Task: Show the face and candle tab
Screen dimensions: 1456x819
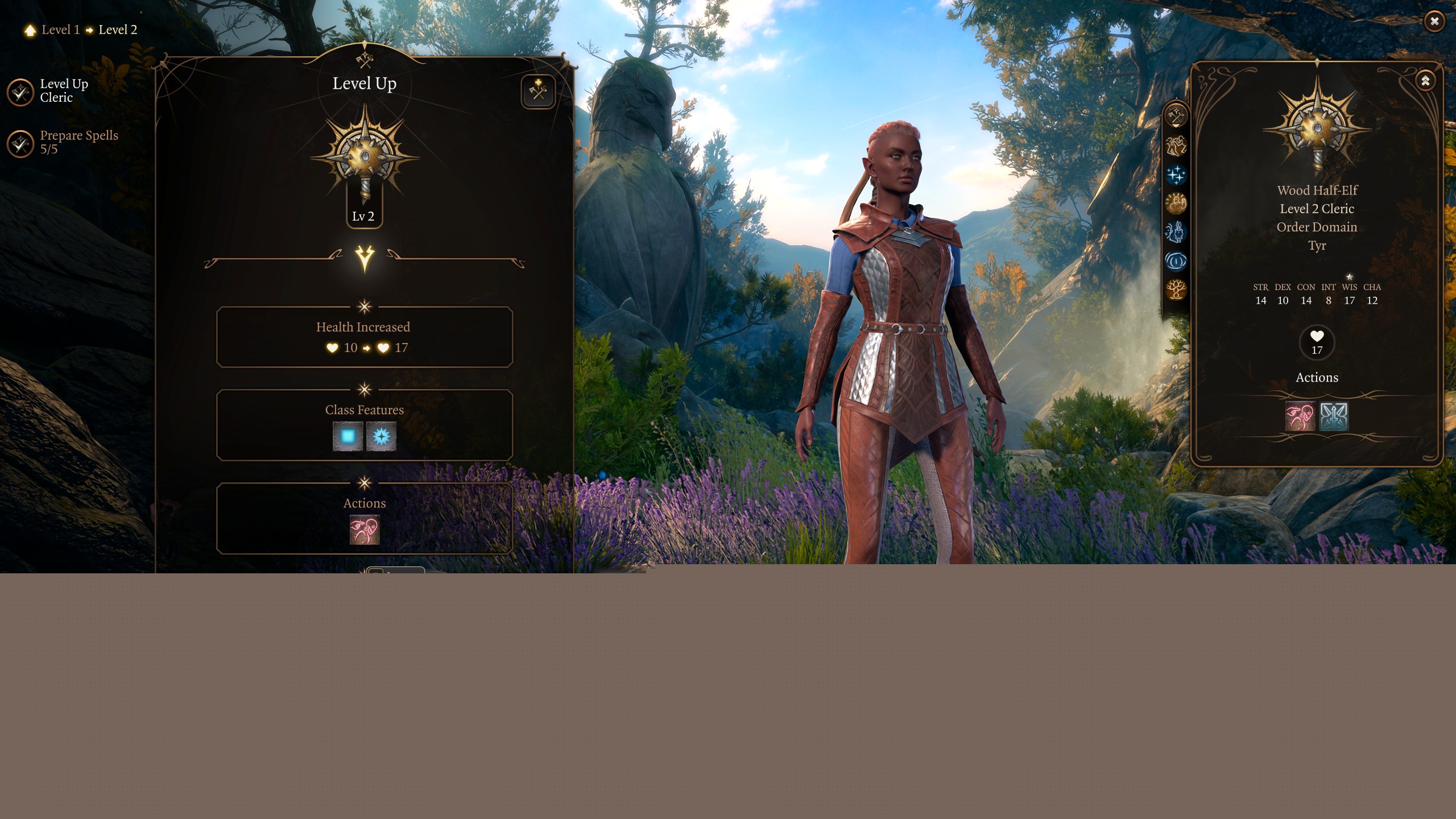Action: tap(1176, 232)
